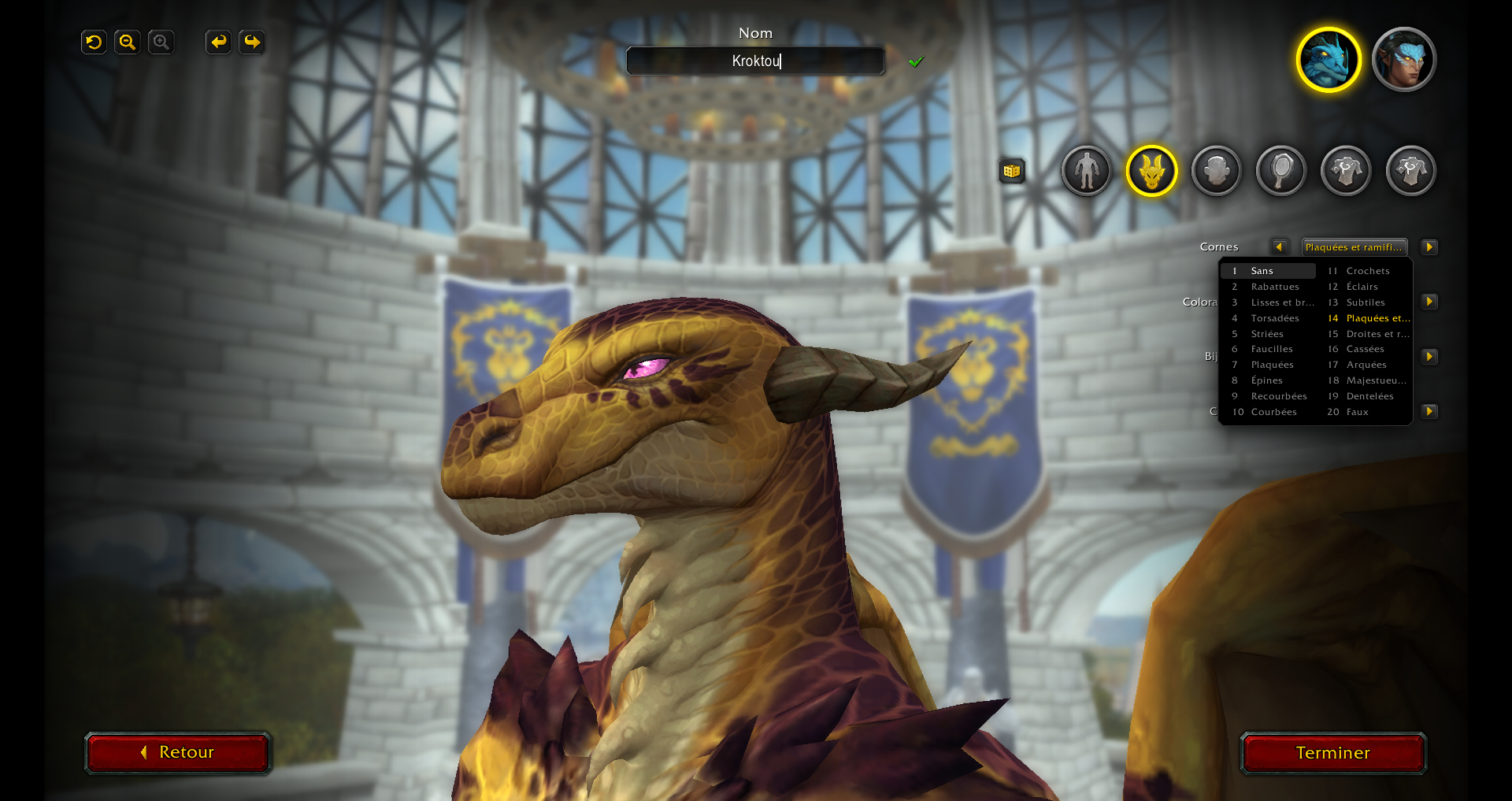The image size is (1512, 801).
Task: Open the Cornes dropdown selector
Action: tap(1354, 247)
